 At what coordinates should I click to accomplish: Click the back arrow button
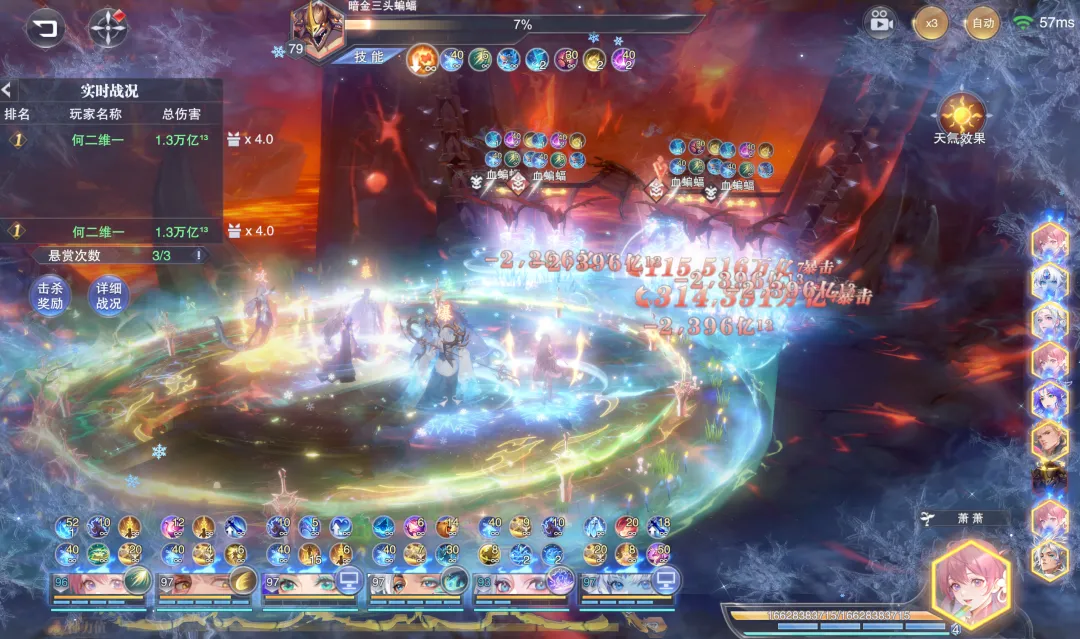click(x=44, y=28)
